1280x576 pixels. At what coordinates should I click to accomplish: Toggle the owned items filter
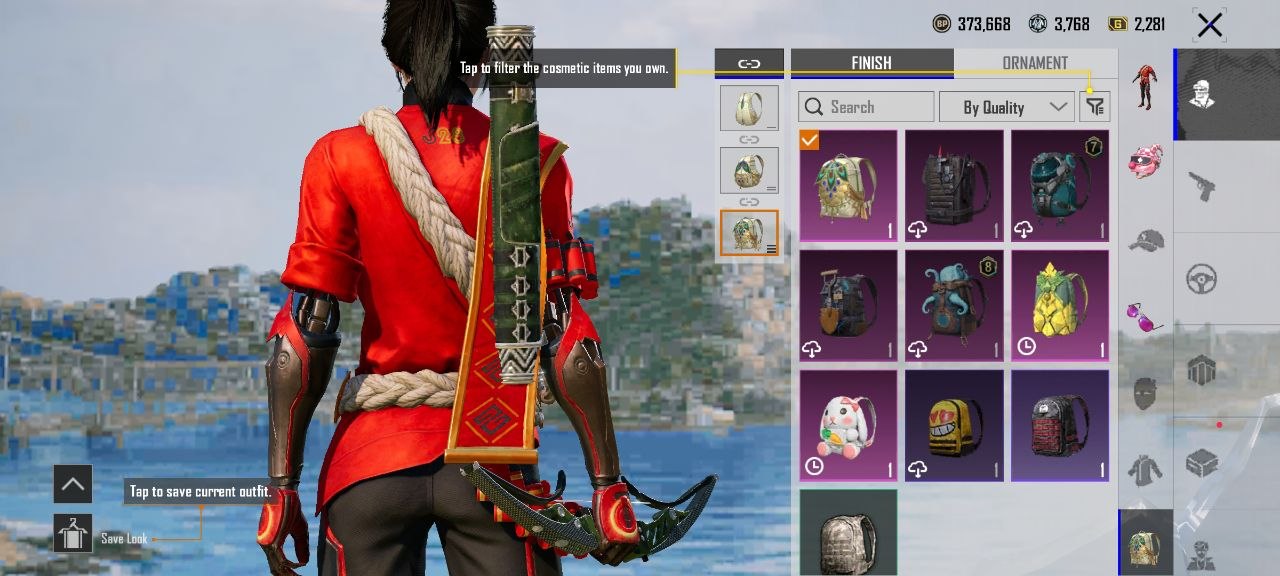(1095, 107)
